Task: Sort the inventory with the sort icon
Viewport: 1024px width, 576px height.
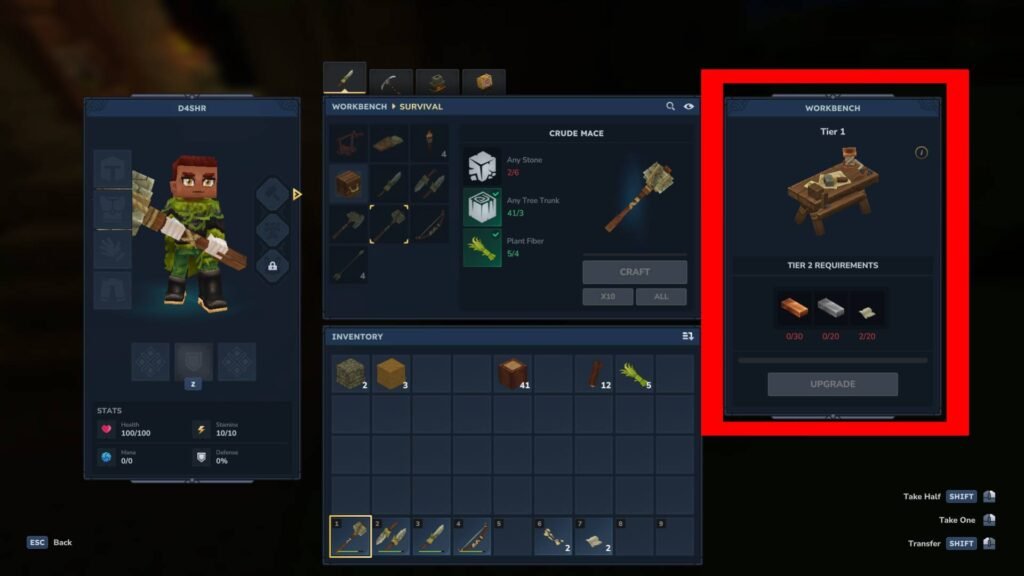Action: (x=687, y=337)
